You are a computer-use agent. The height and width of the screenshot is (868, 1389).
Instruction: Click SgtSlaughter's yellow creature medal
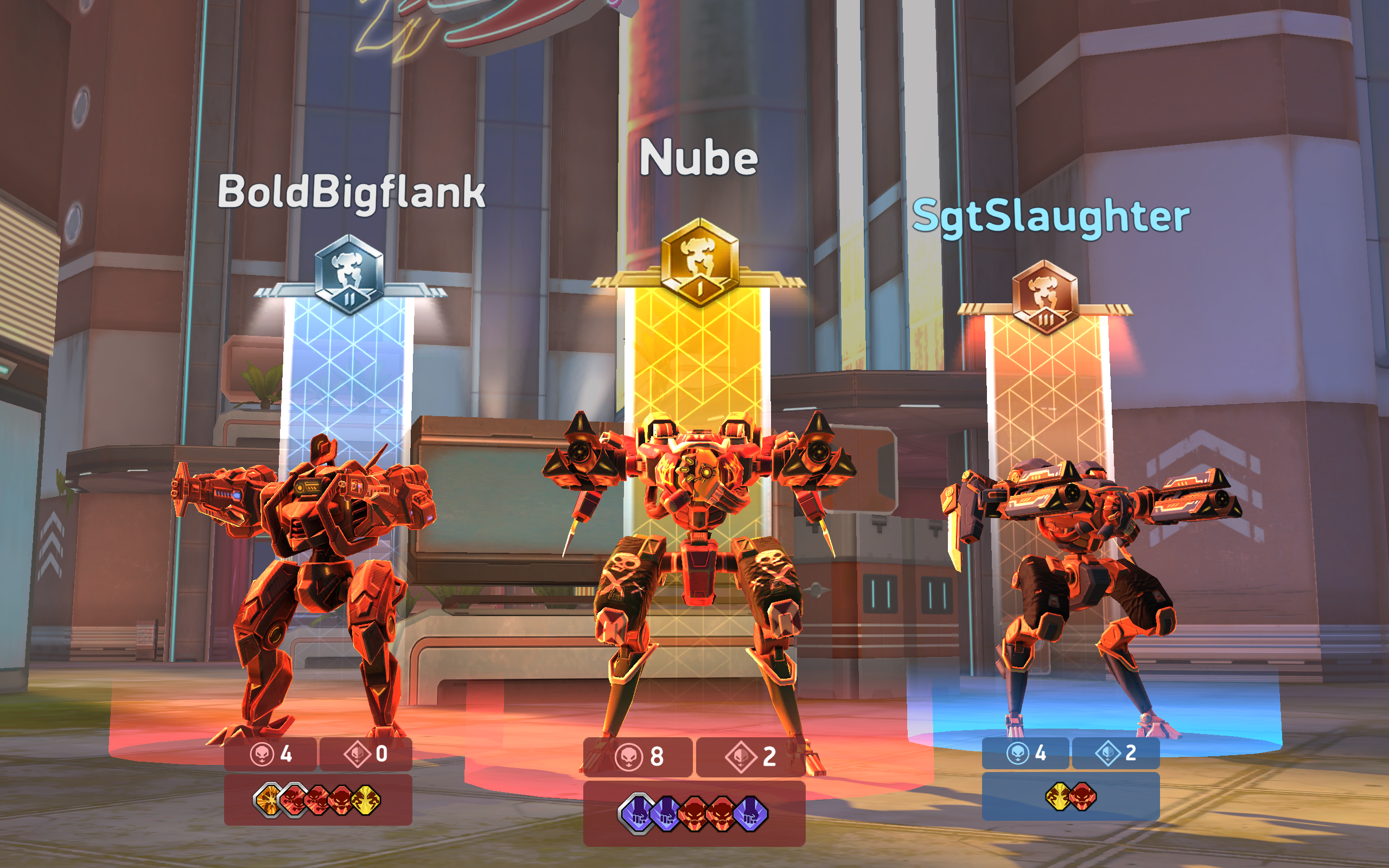point(1058,798)
